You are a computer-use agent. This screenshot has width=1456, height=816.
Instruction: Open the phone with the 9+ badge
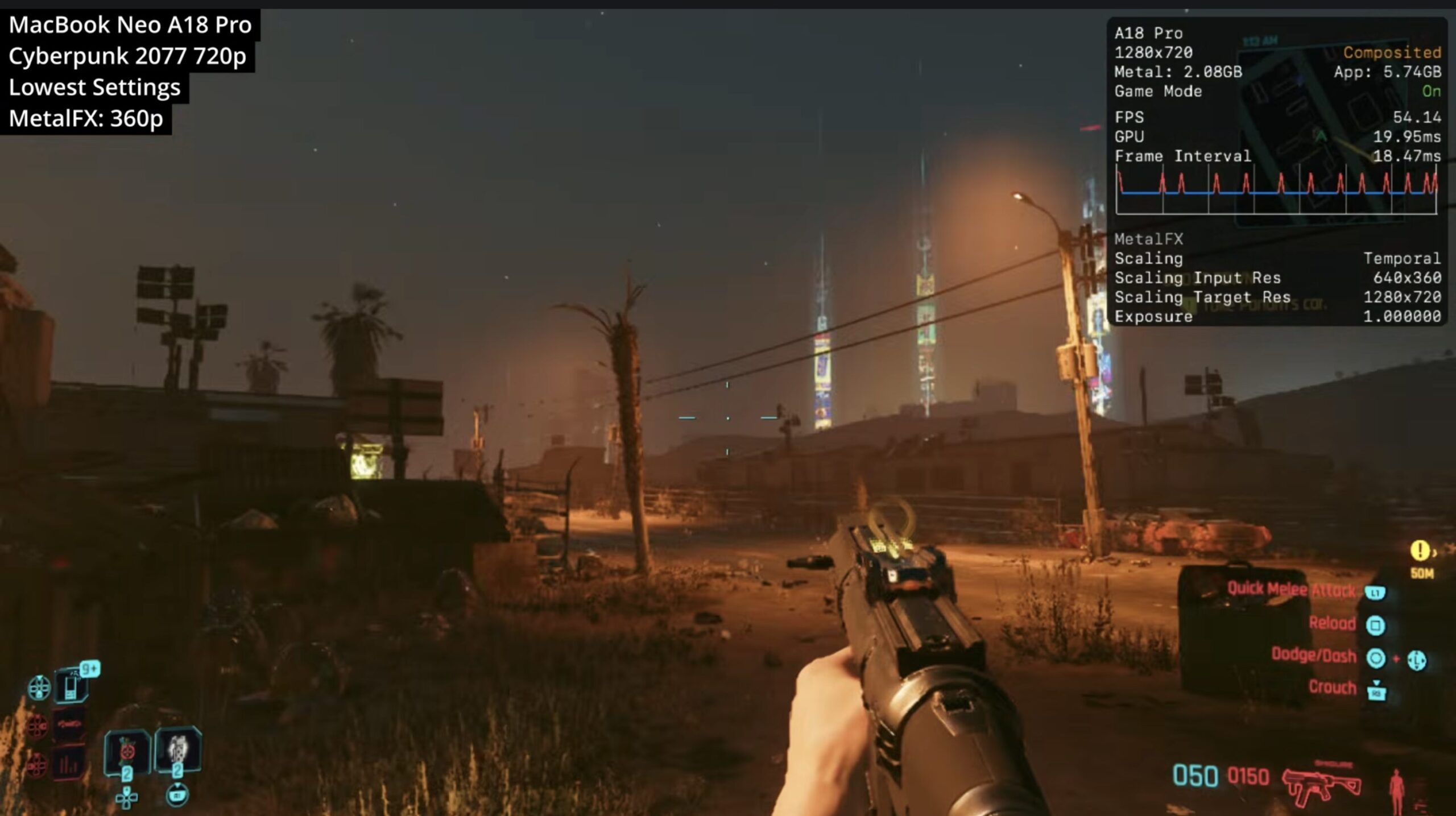pyautogui.click(x=72, y=686)
